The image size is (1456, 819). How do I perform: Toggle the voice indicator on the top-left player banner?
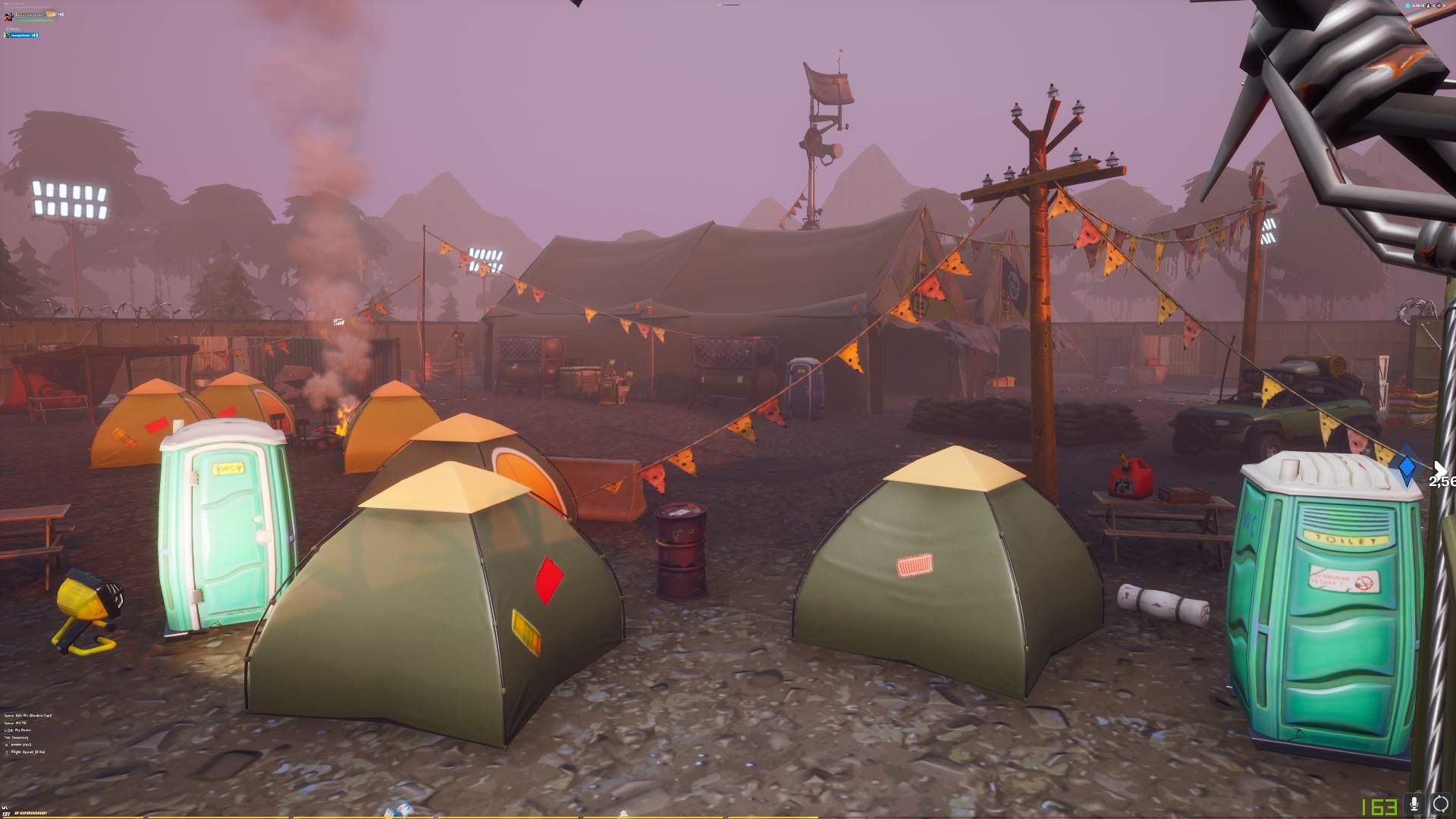pyautogui.click(x=61, y=14)
